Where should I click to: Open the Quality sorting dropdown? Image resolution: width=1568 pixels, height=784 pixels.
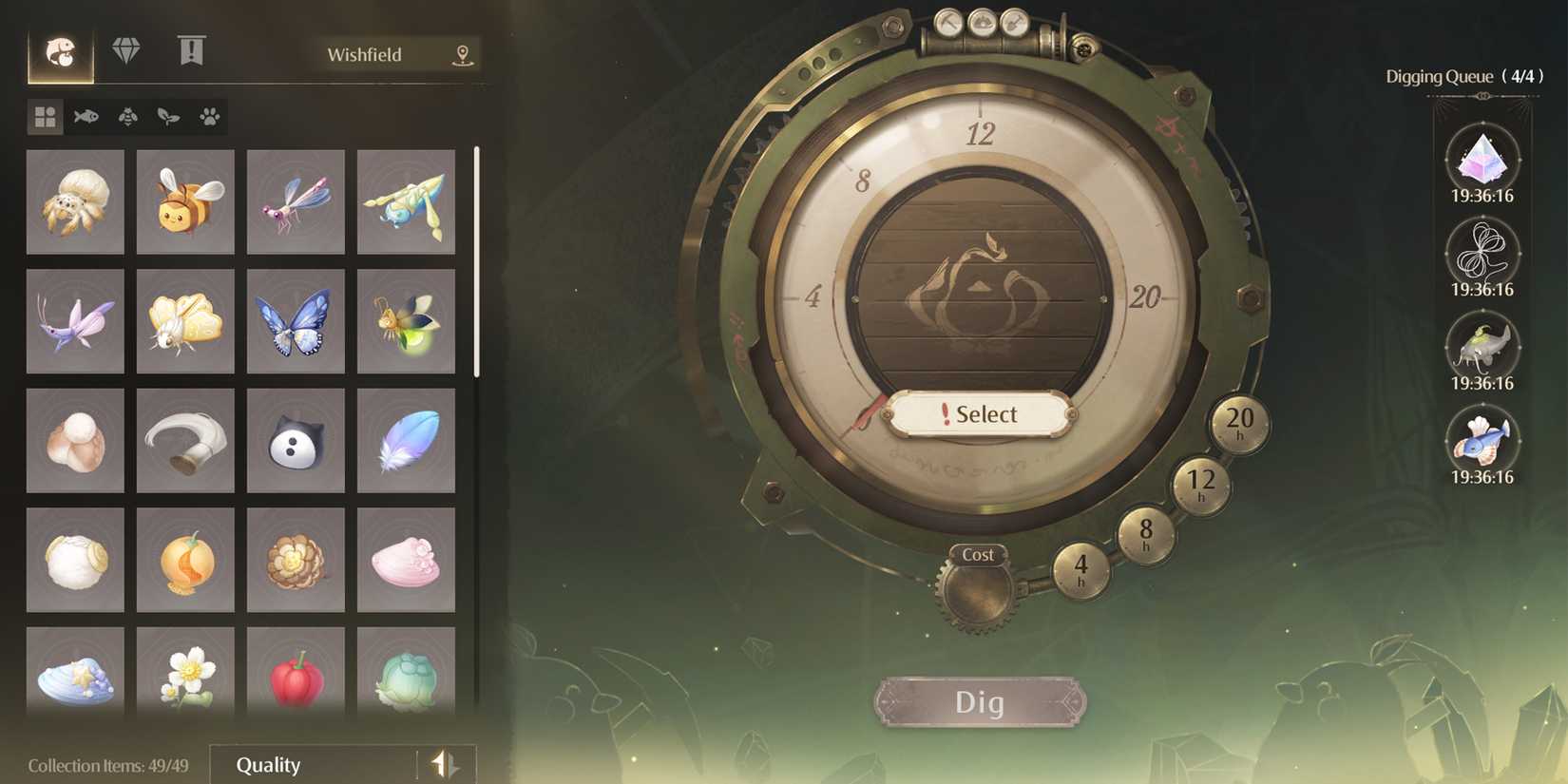(314, 765)
